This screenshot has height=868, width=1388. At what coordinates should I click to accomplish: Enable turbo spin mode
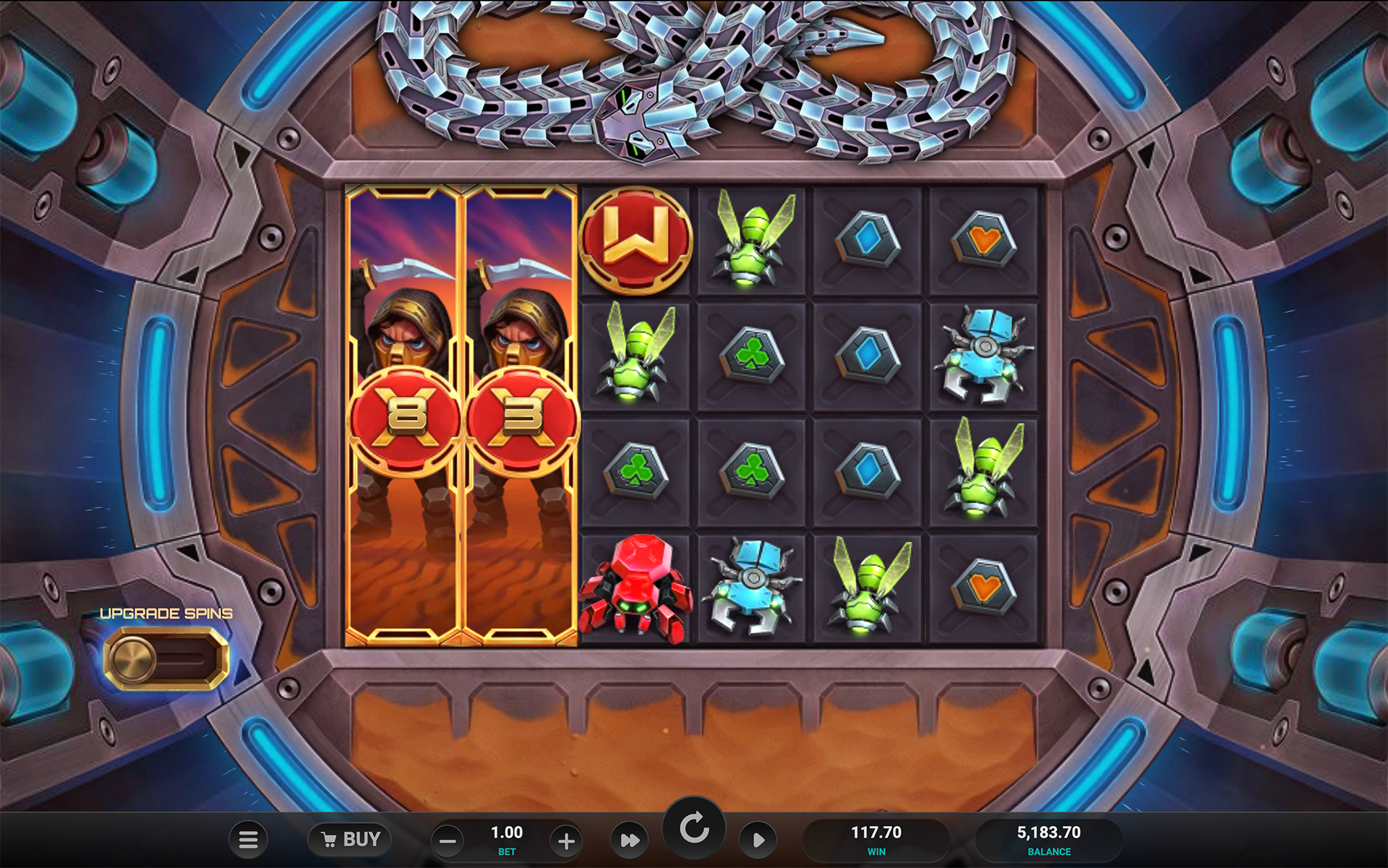tap(630, 841)
